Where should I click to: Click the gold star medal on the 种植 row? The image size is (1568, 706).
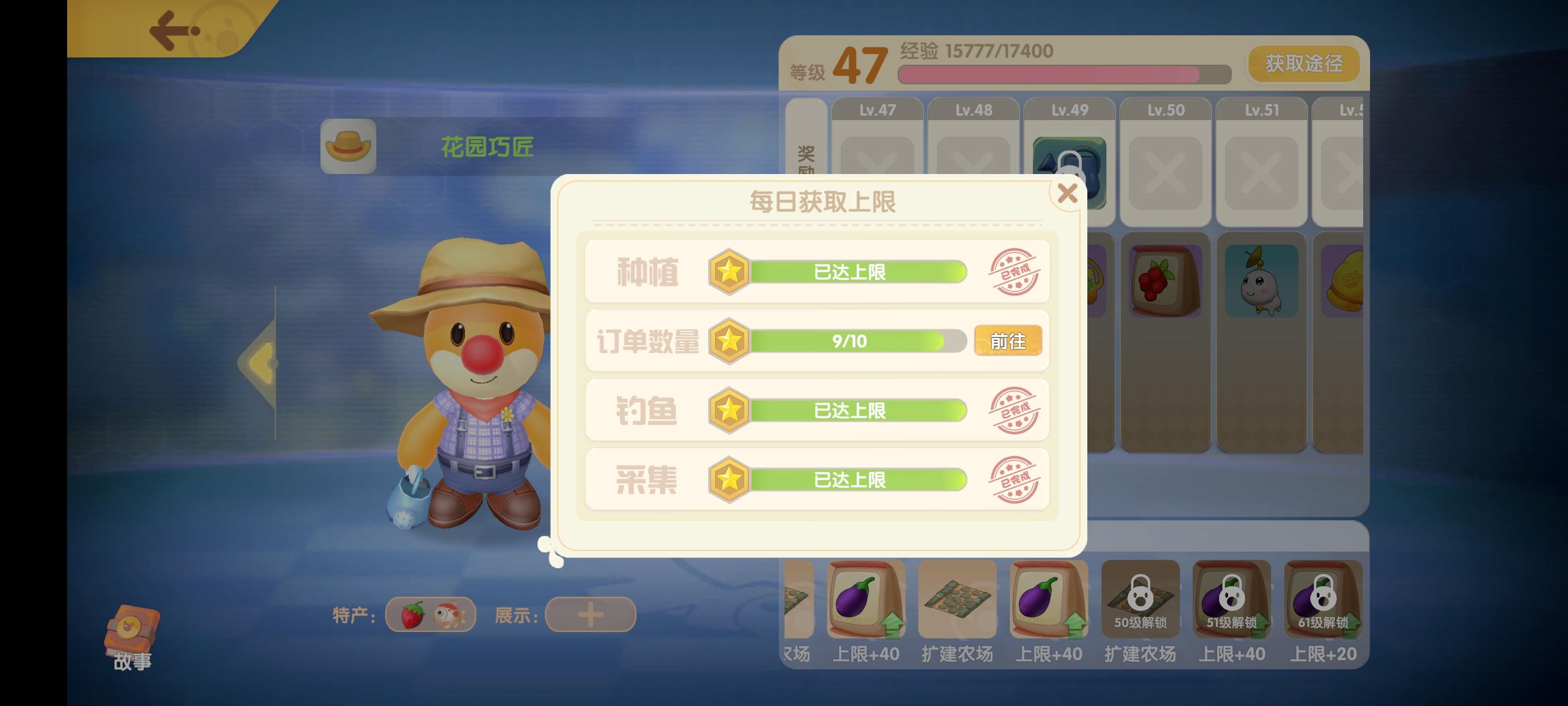[x=729, y=272]
